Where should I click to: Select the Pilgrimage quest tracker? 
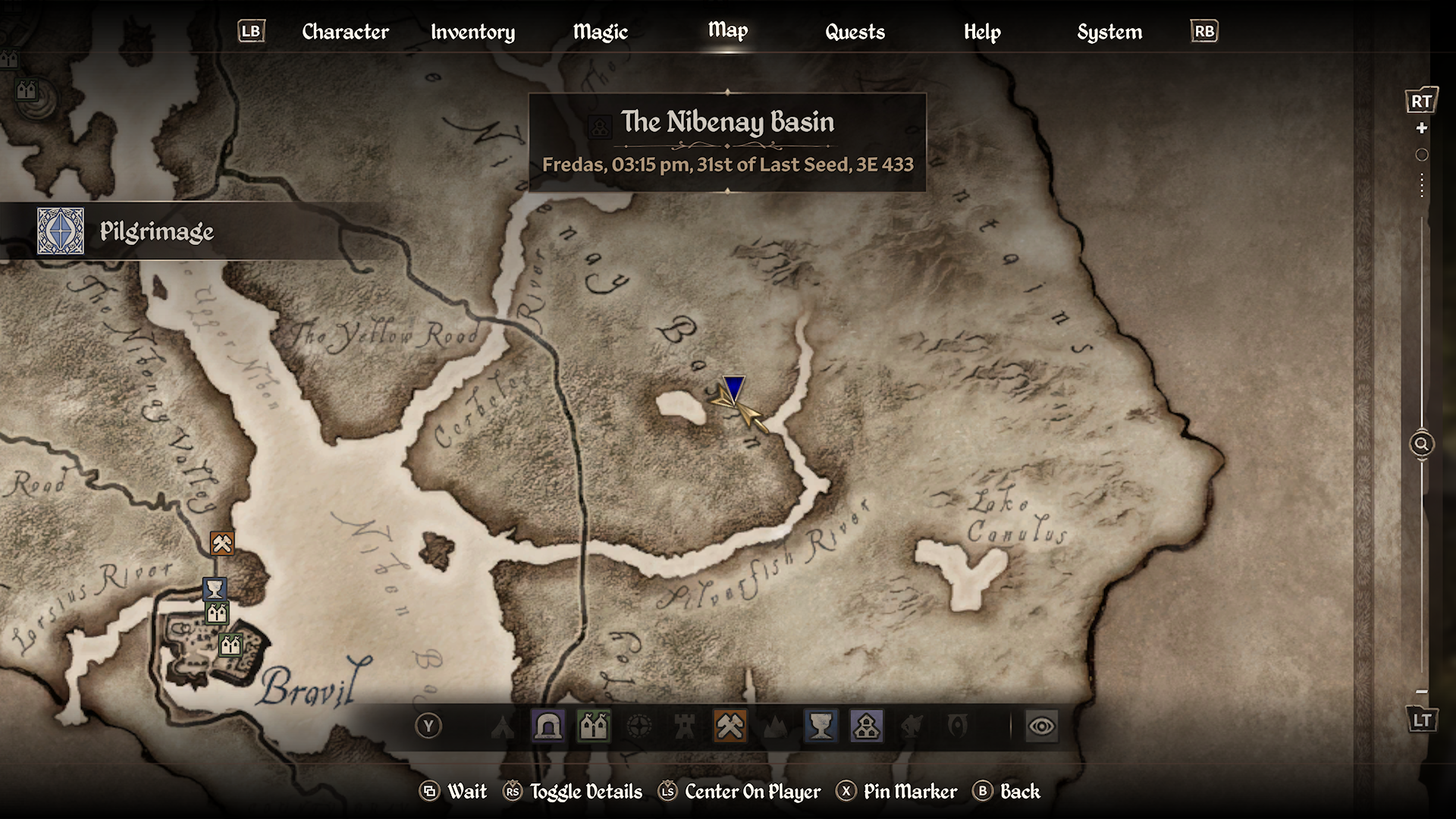click(x=156, y=231)
